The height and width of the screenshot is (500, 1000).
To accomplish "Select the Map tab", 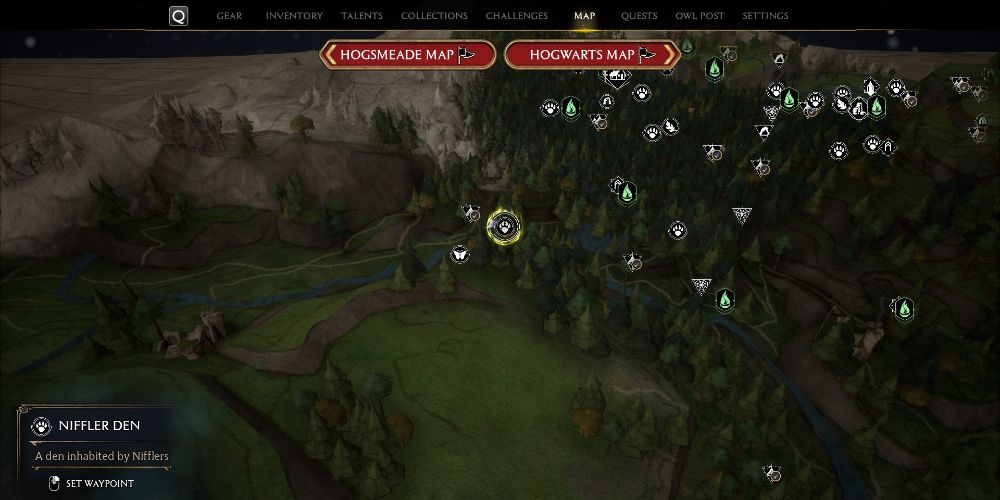I will [584, 16].
